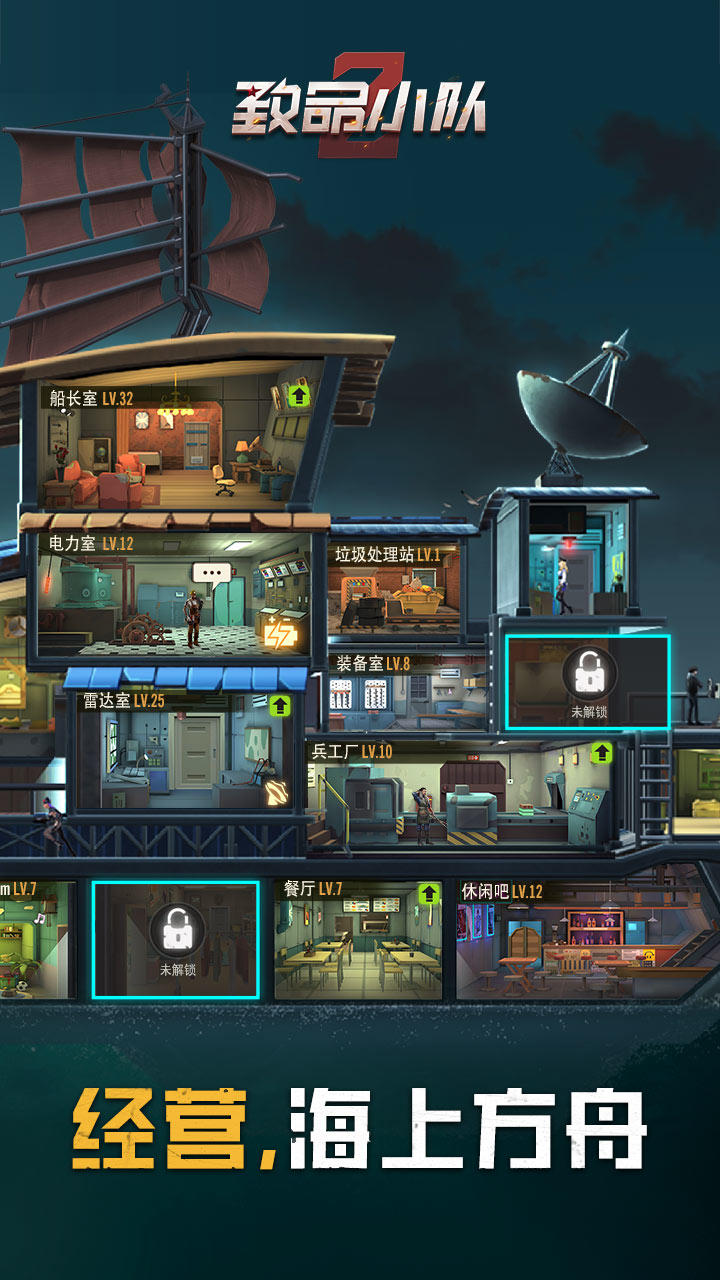Tap the captain's room green upgrade arrow
The height and width of the screenshot is (1280, 720).
tap(299, 396)
